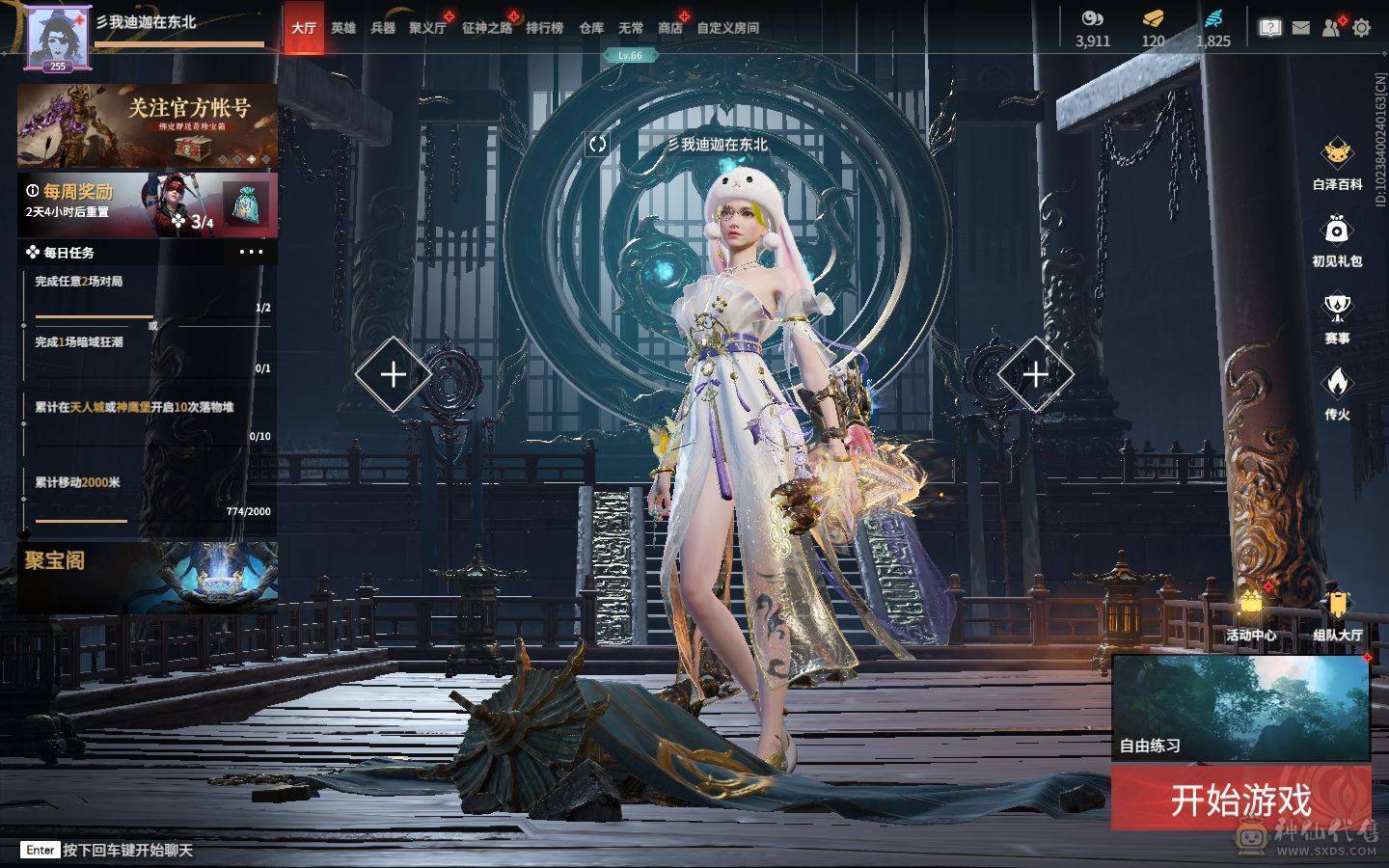Go to the 排行榜 leaderboard tab
Viewport: 1389px width, 868px height.
tap(544, 28)
